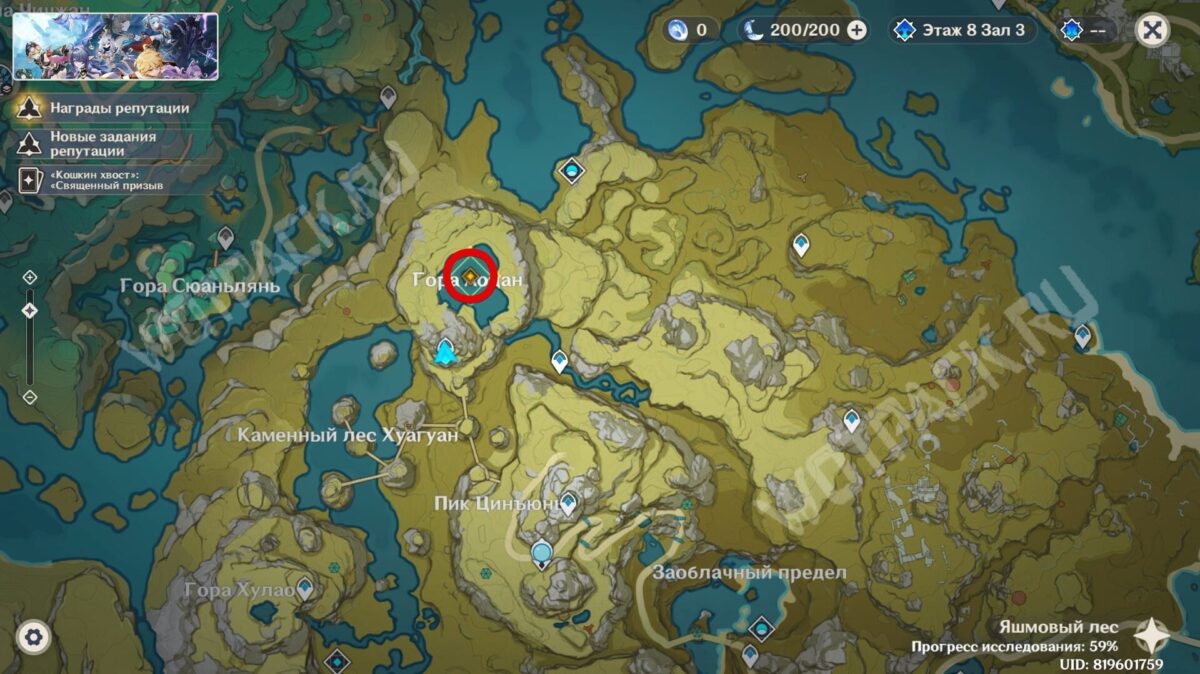Click the map zoom slider handle
Viewport: 1200px width, 674px height.
[x=30, y=310]
